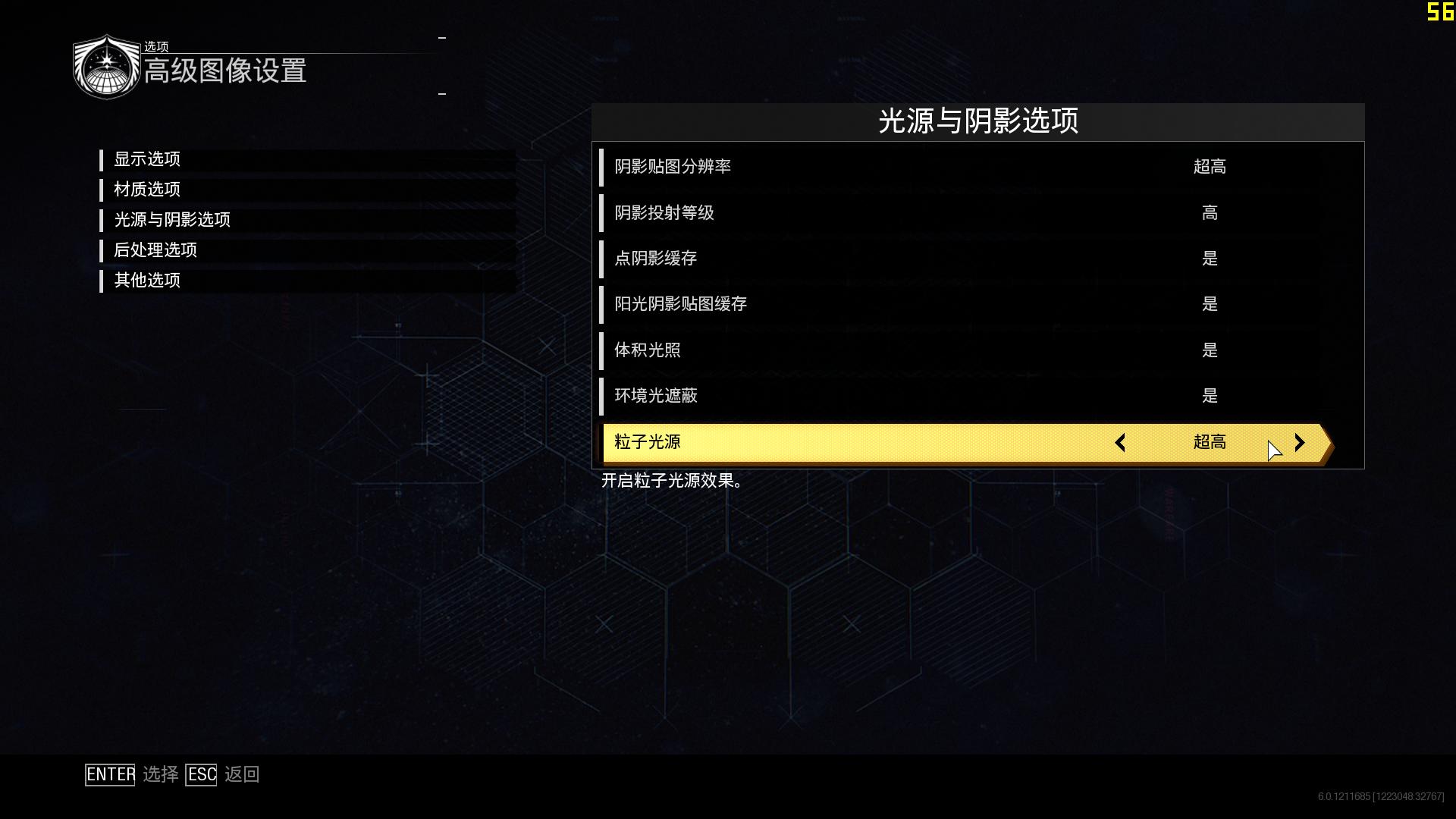Open 显示选项 section
The height and width of the screenshot is (819, 1456).
coord(149,159)
